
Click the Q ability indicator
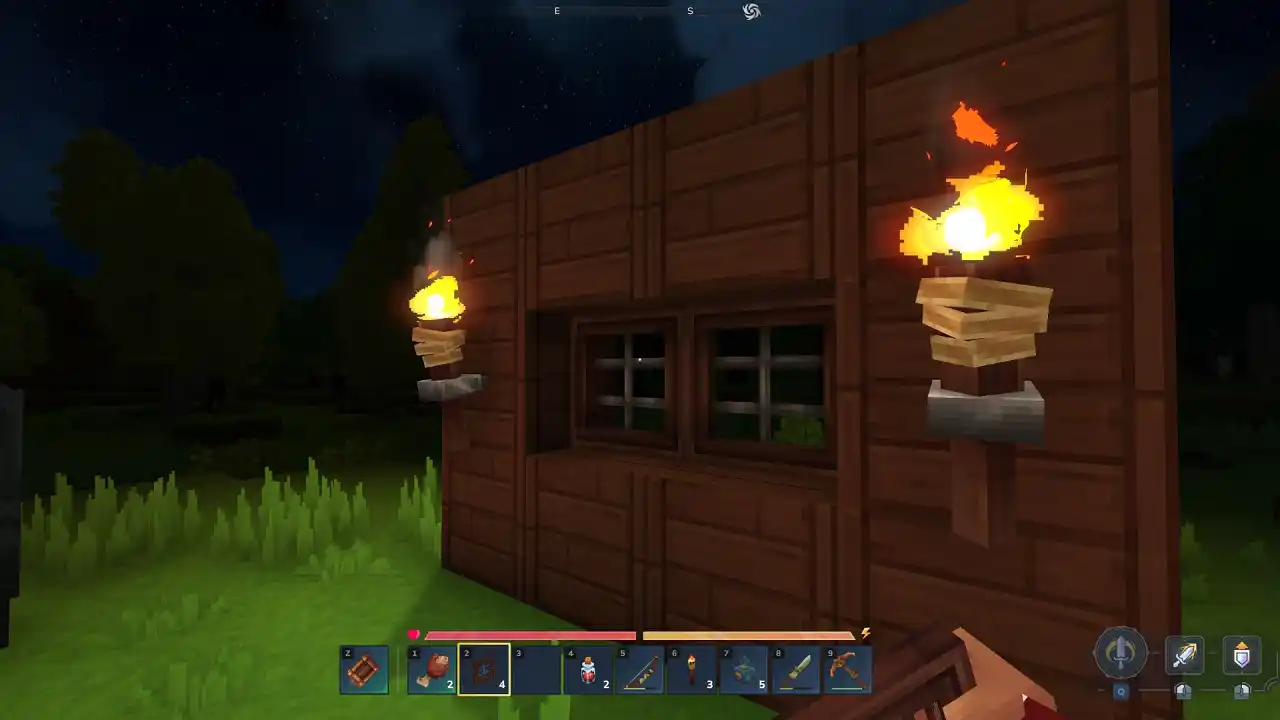pyautogui.click(x=1122, y=690)
